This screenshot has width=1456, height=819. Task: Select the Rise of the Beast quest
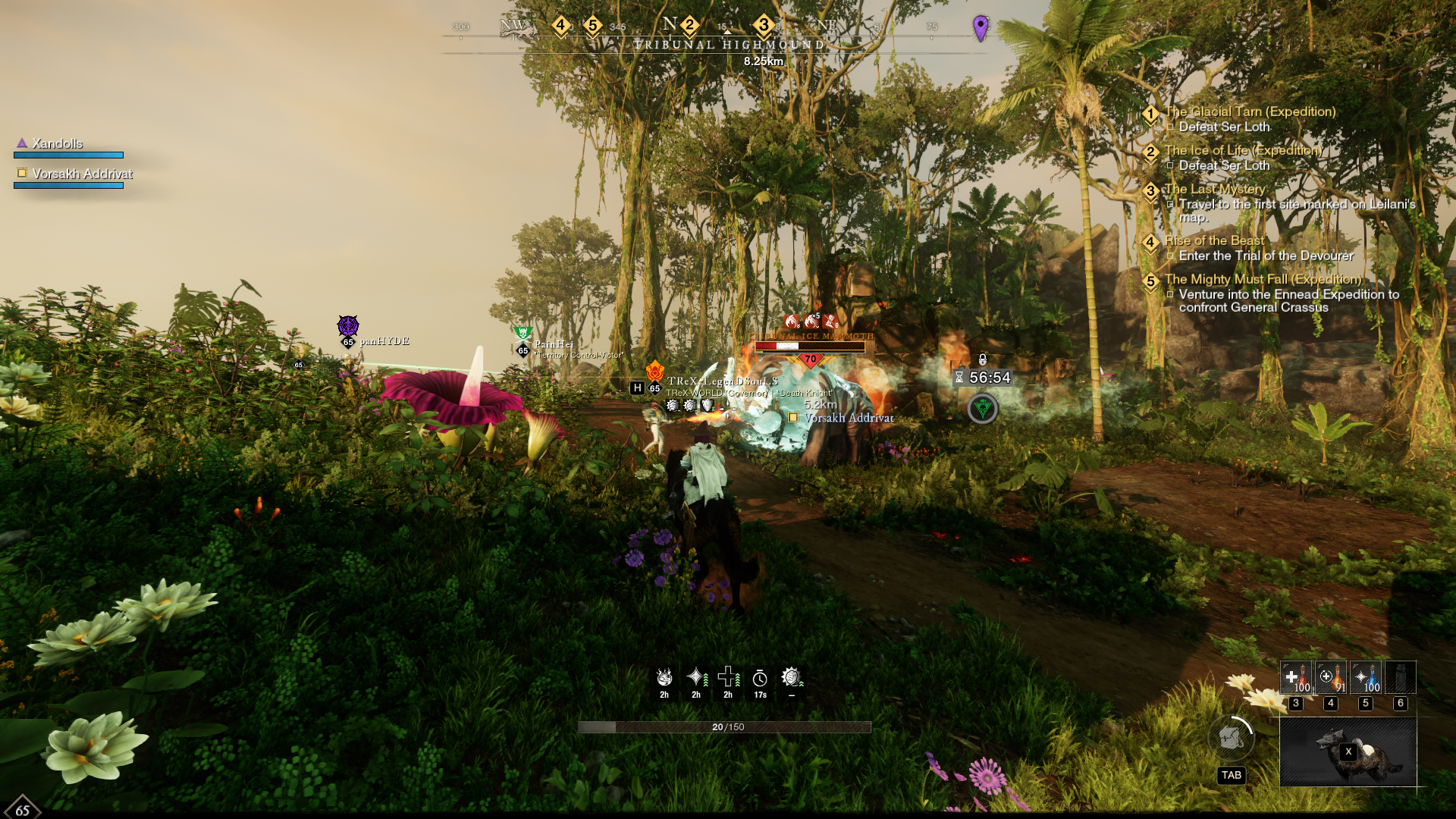tap(1214, 241)
